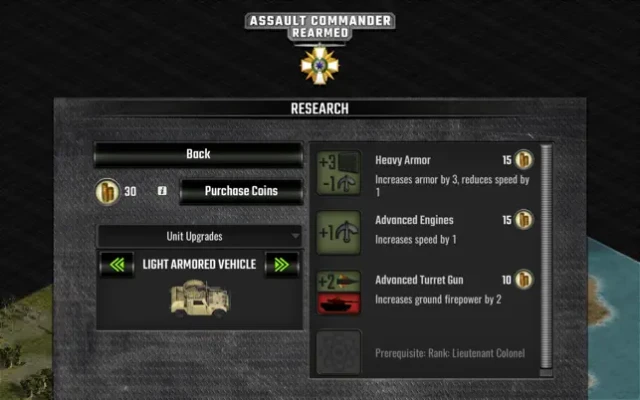Switch to next unit with right arrows
This screenshot has height=400, width=640.
point(281,265)
